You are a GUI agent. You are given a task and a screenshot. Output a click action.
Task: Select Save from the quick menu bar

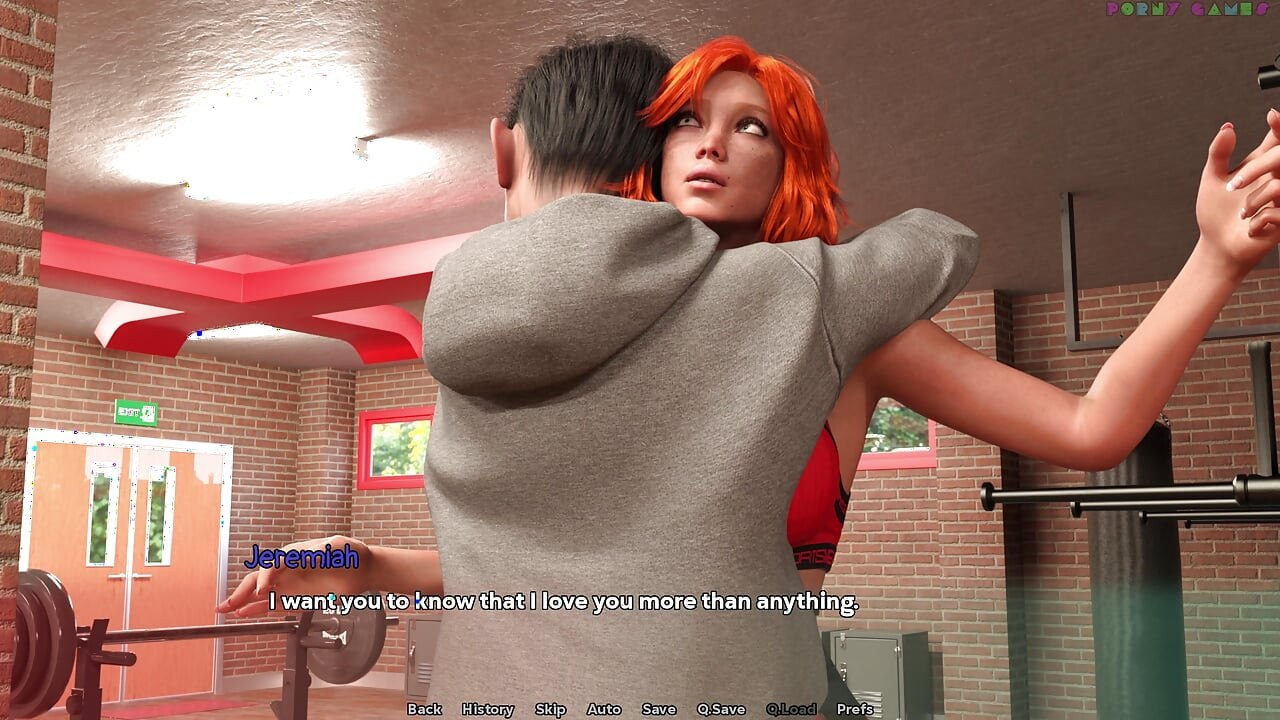pyautogui.click(x=658, y=709)
